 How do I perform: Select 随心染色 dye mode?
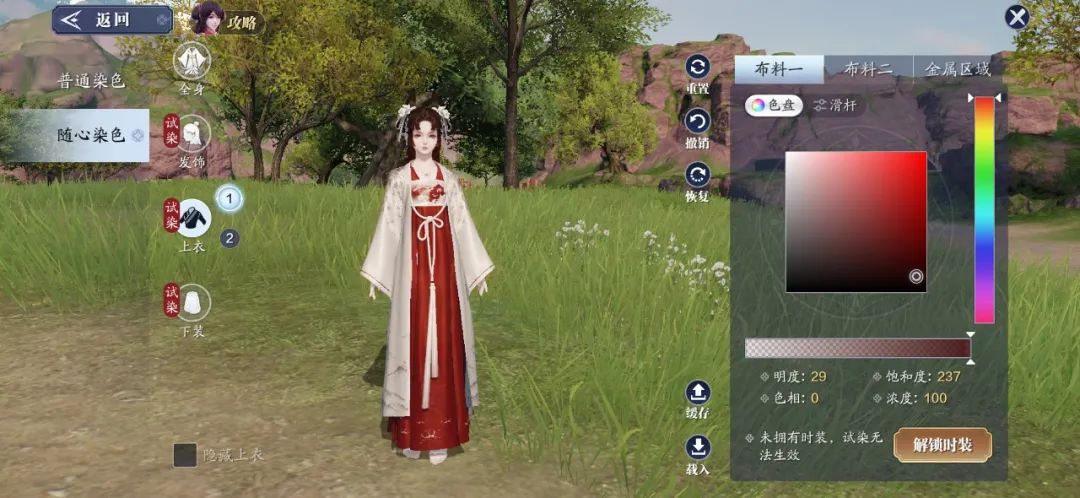[x=90, y=135]
